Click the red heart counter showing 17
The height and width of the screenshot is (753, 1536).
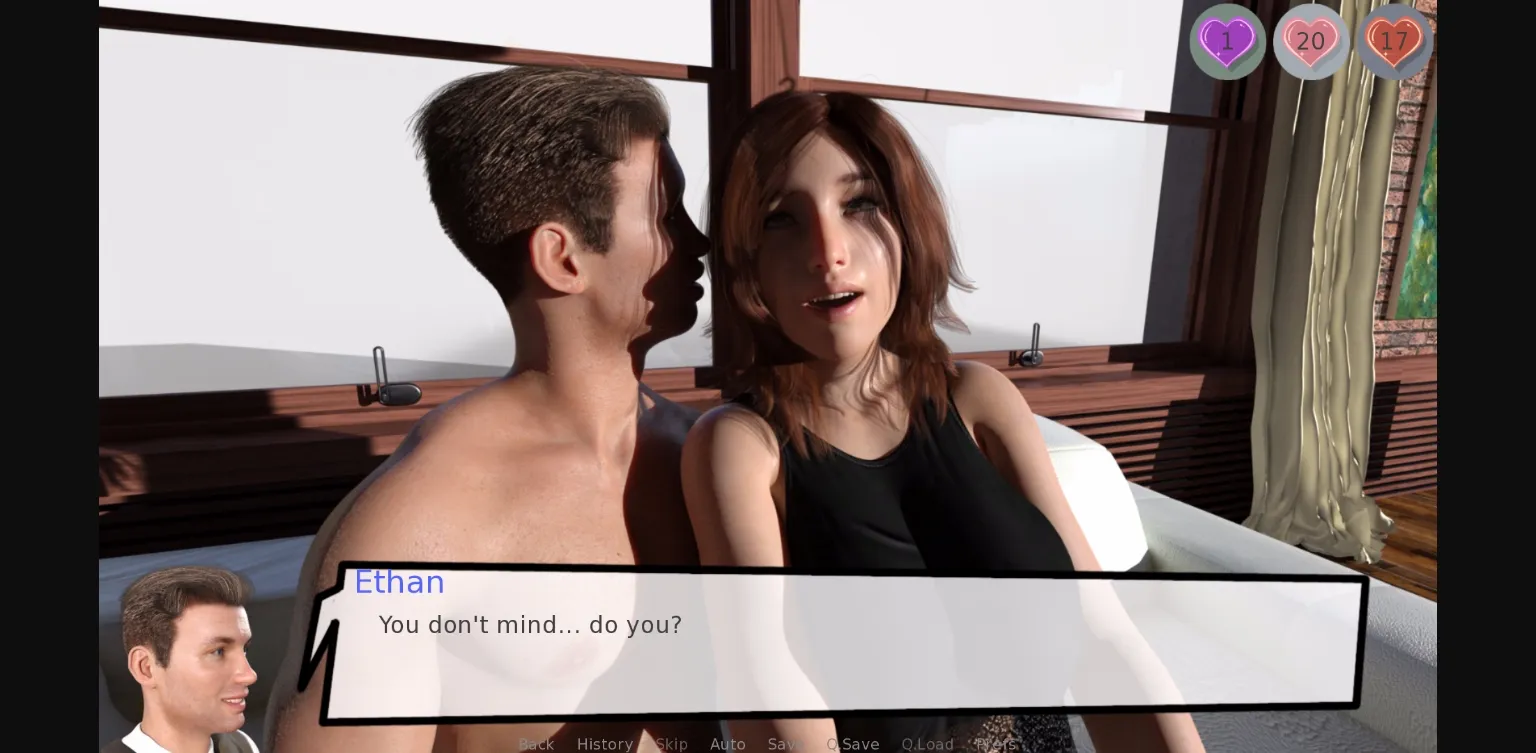pyautogui.click(x=1394, y=41)
